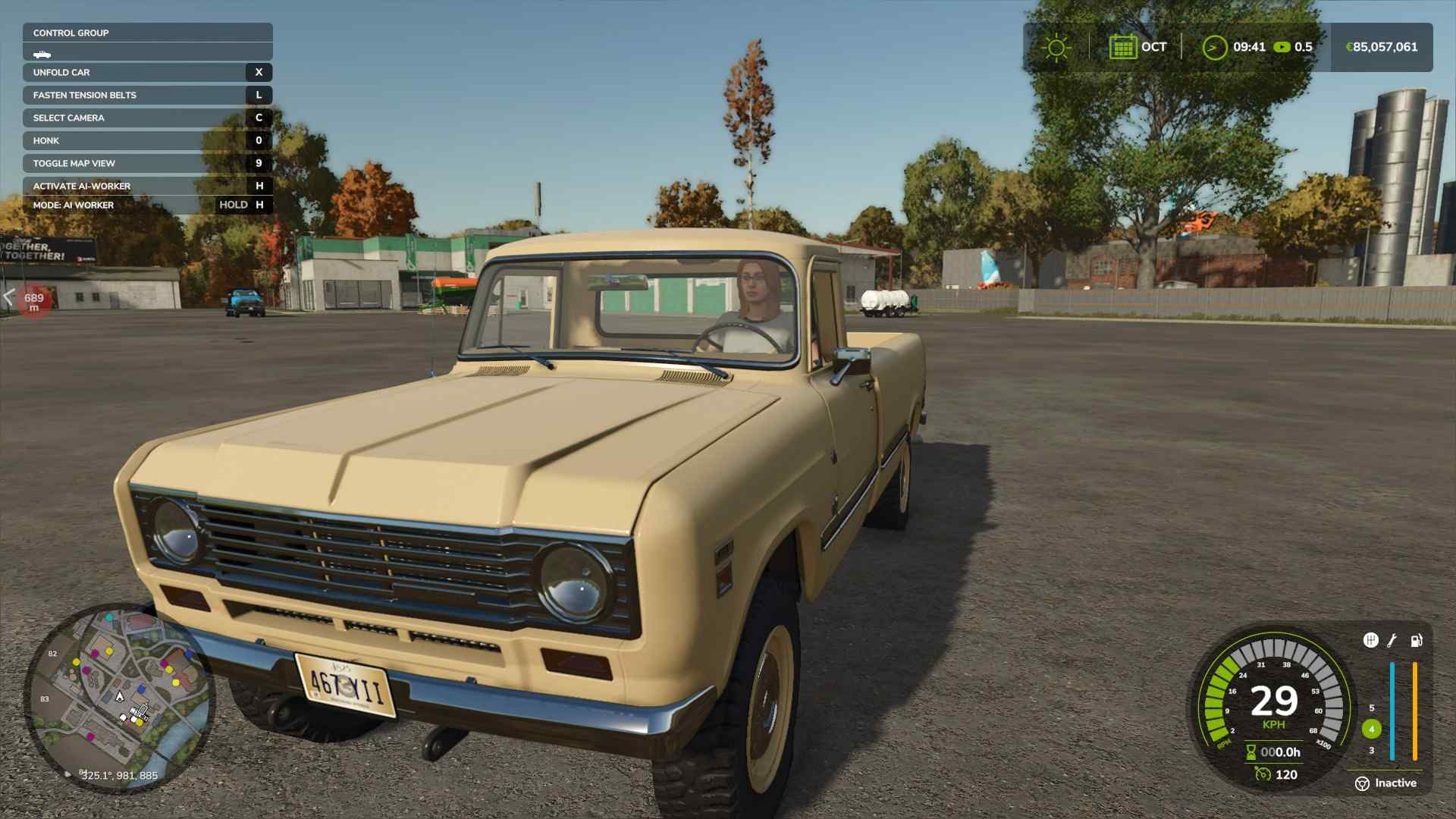This screenshot has width=1456, height=819.
Task: Click the pickup icon under Control Group
Action: [42, 55]
